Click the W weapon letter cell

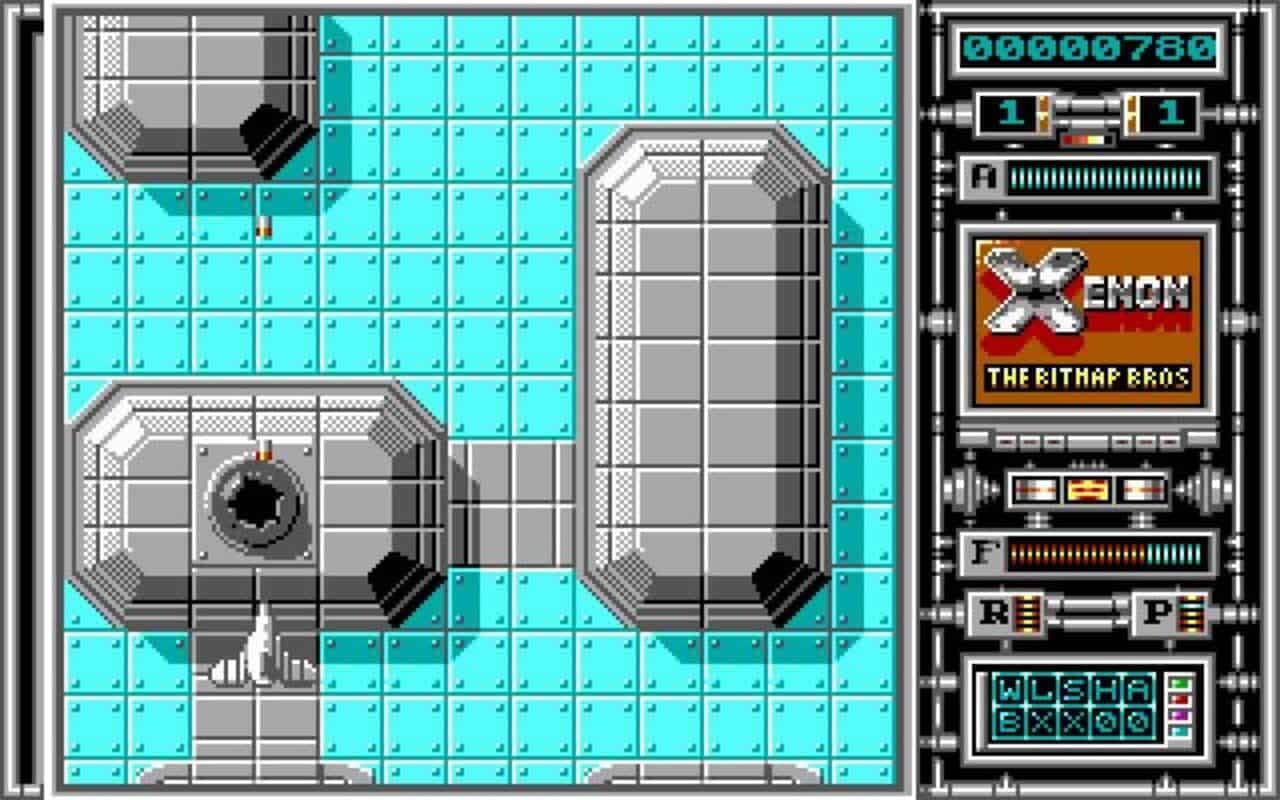pos(1009,687)
